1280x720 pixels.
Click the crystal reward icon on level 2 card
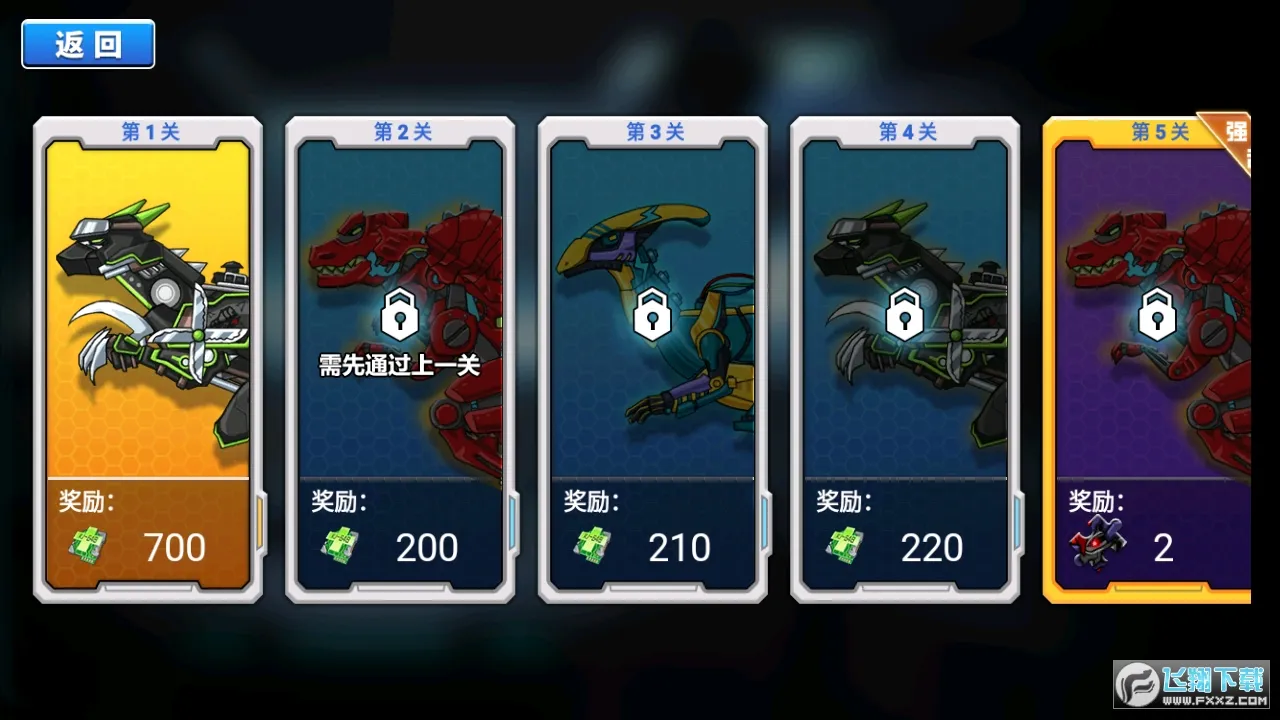pyautogui.click(x=340, y=545)
